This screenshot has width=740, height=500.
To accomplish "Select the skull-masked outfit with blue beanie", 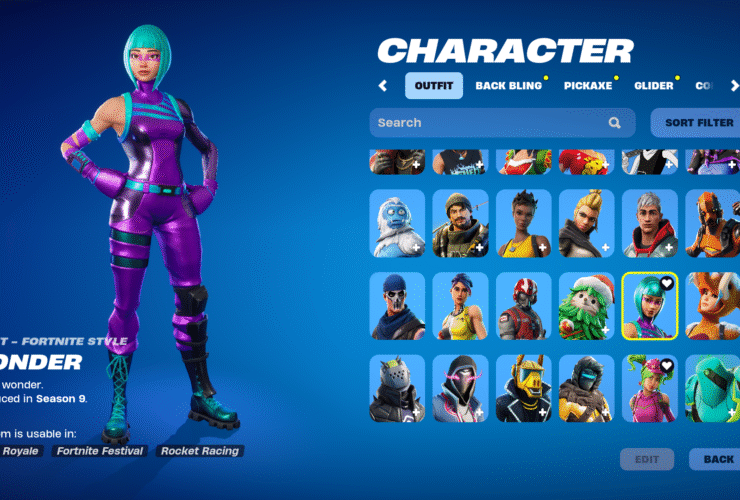I will click(x=398, y=305).
